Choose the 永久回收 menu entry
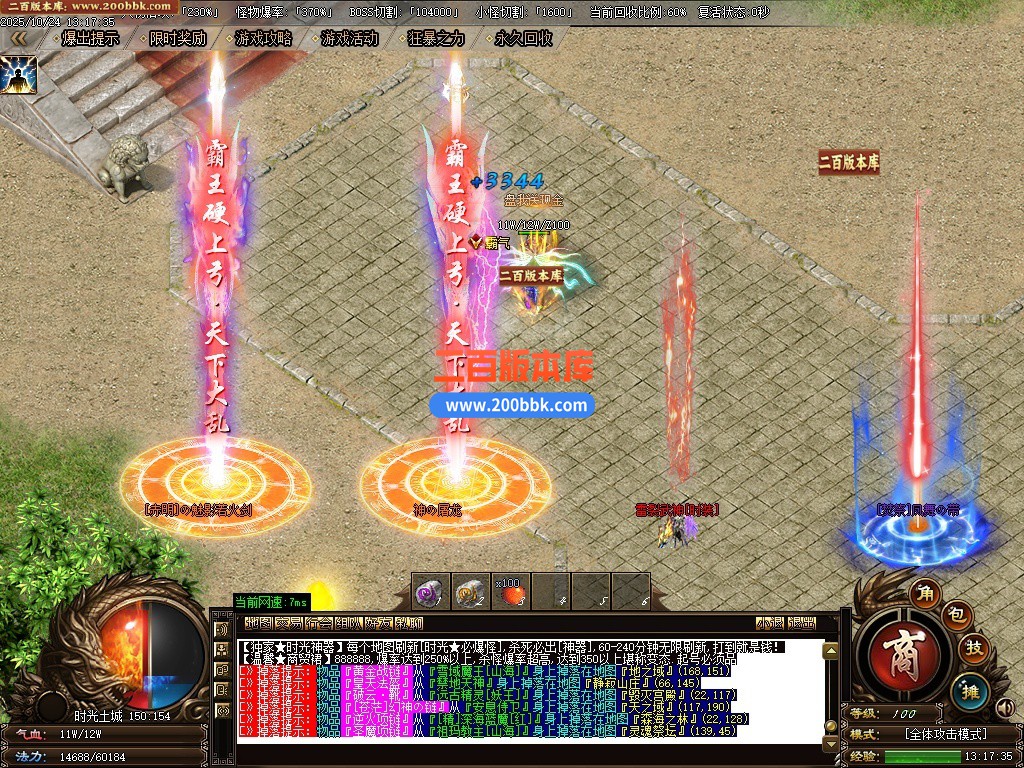The width and height of the screenshot is (1024, 768). [523, 39]
